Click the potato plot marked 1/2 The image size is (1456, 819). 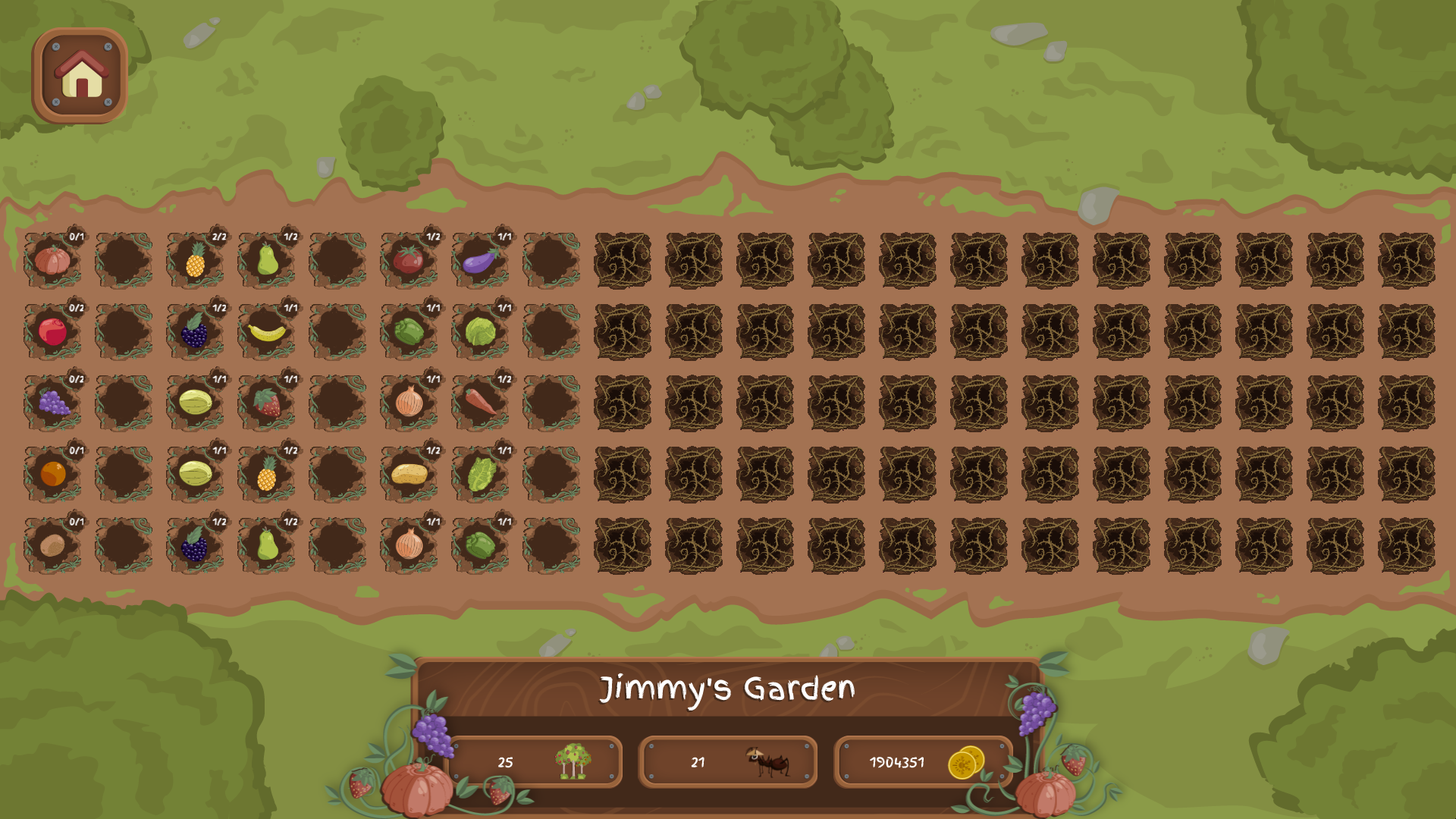409,474
